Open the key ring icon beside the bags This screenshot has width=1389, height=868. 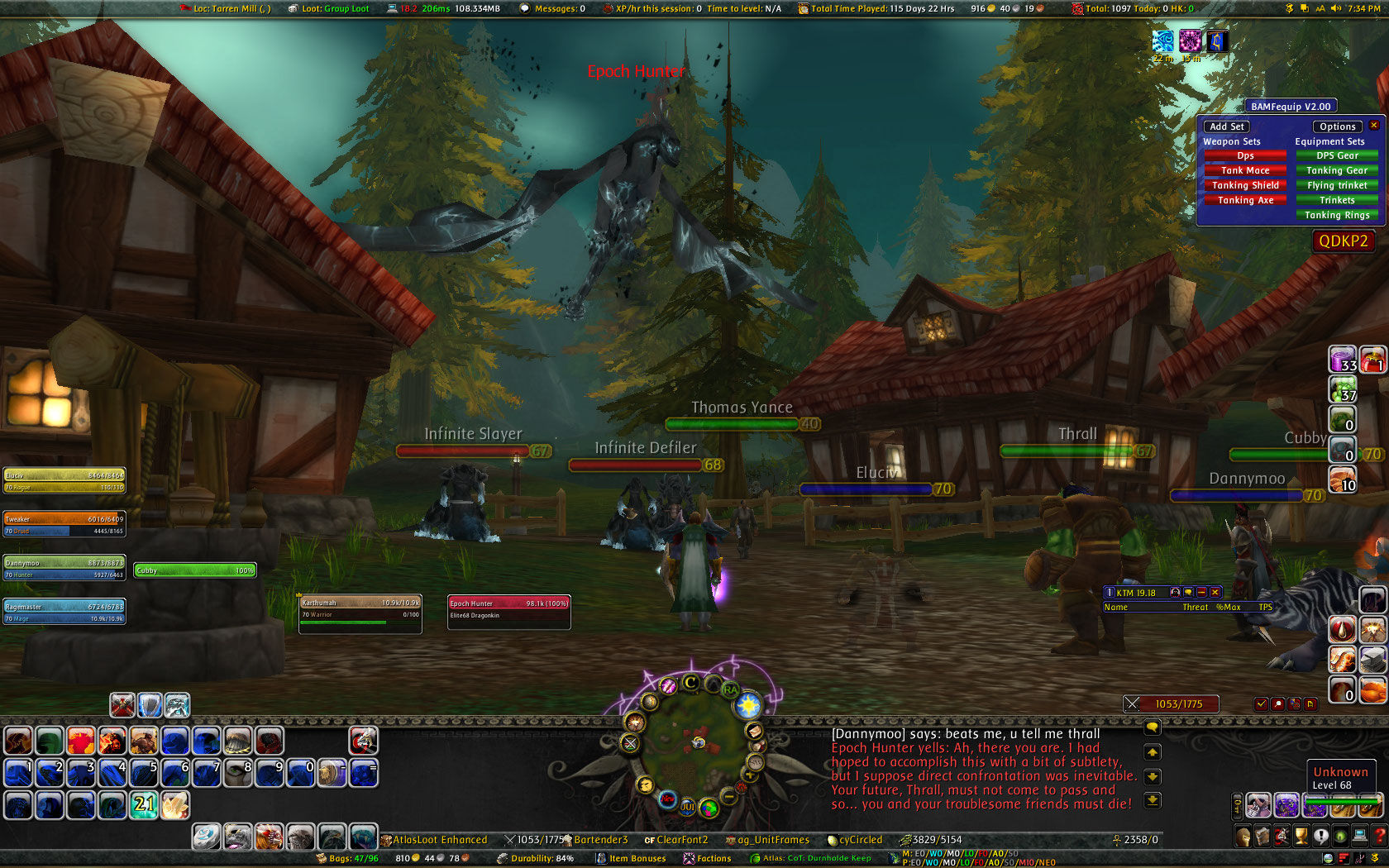tap(1238, 807)
